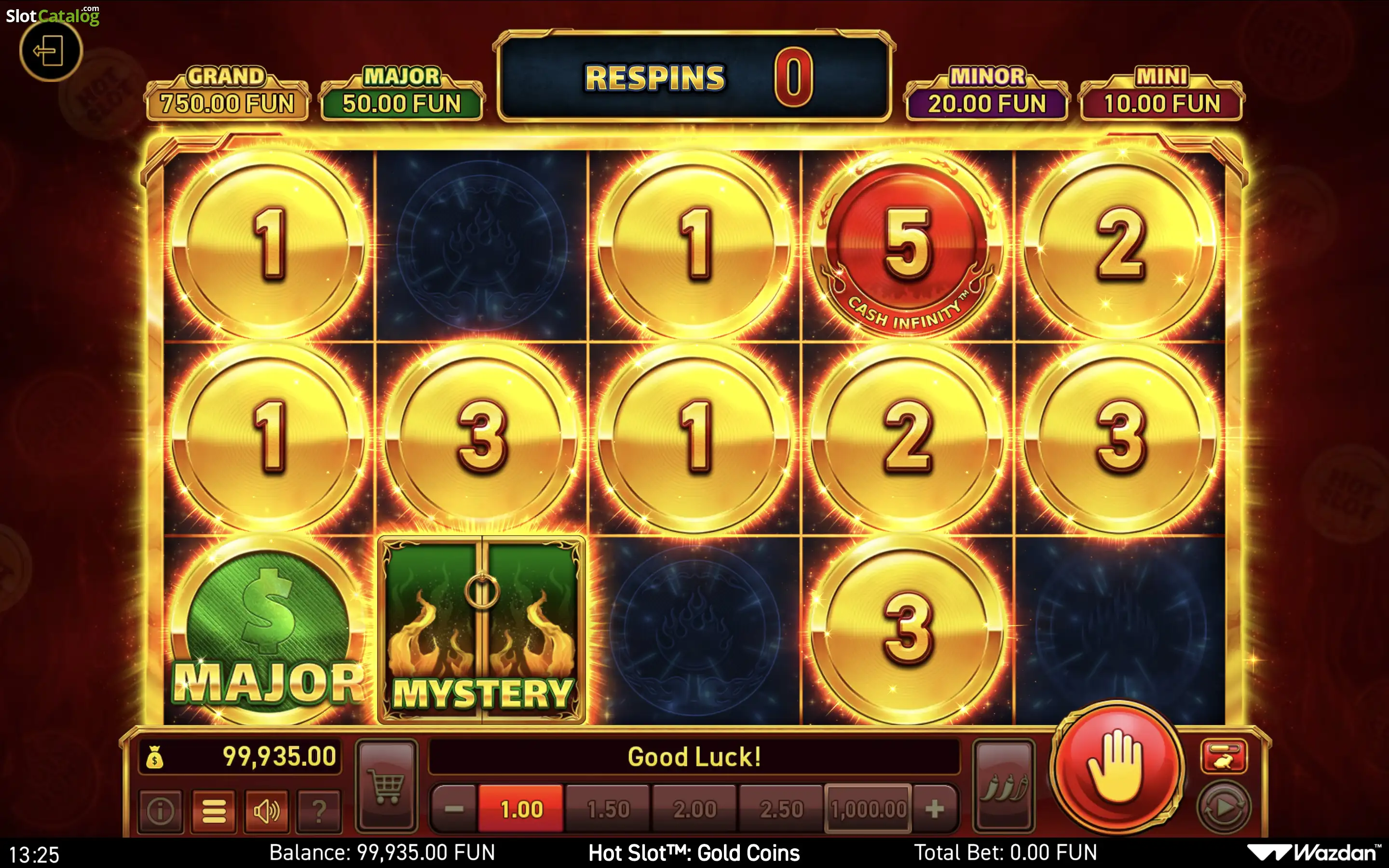Open the info paytable button
The width and height of the screenshot is (1389, 868).
[x=161, y=811]
